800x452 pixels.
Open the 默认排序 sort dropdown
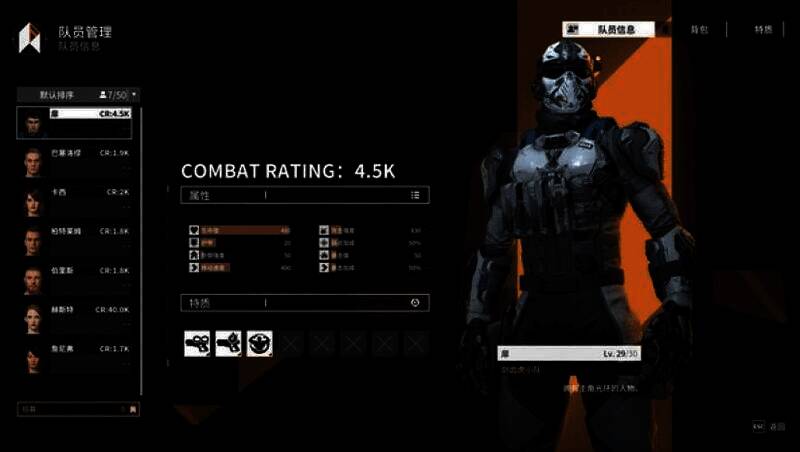point(78,94)
